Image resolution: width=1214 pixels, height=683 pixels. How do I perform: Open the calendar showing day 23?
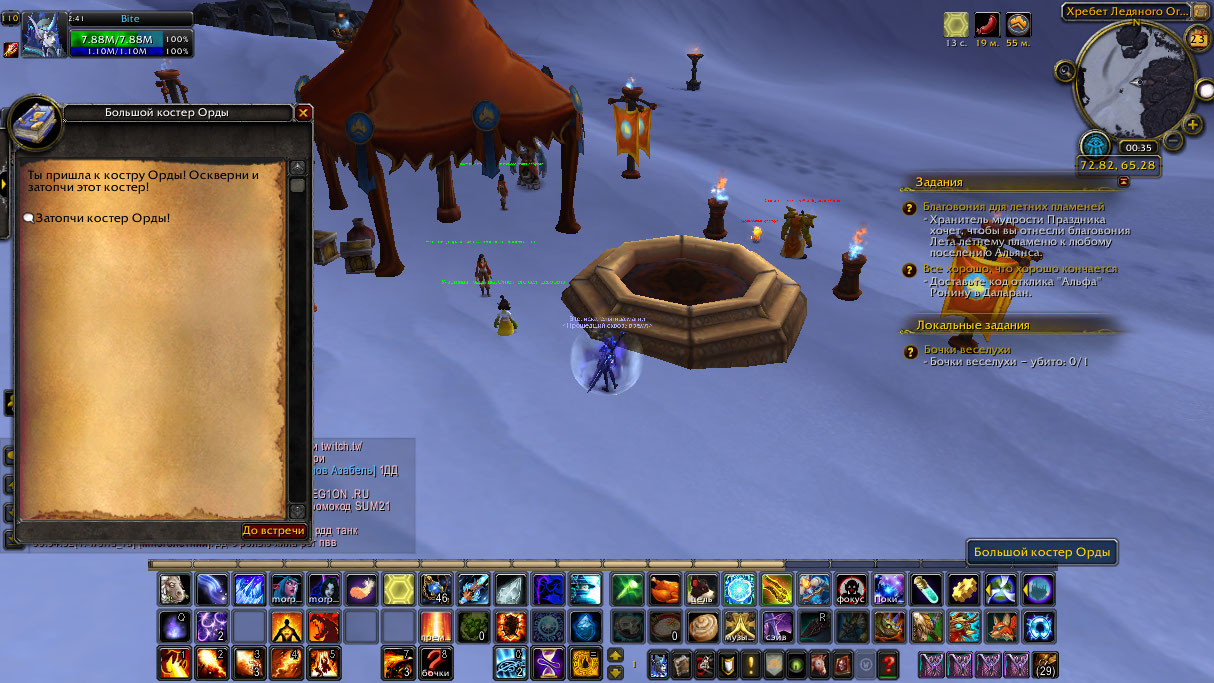1197,38
